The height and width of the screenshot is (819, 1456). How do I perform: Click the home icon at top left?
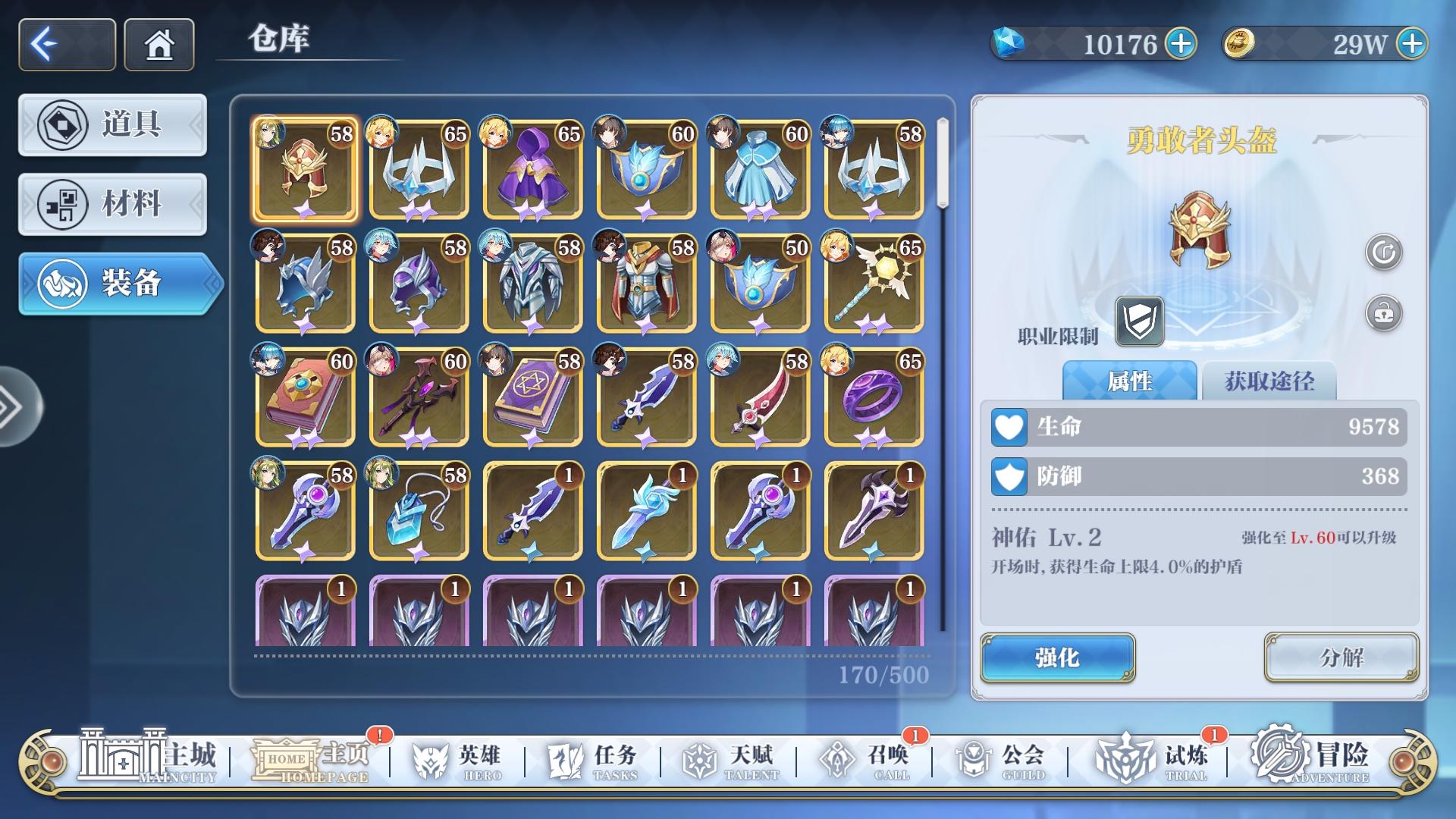pos(158,45)
